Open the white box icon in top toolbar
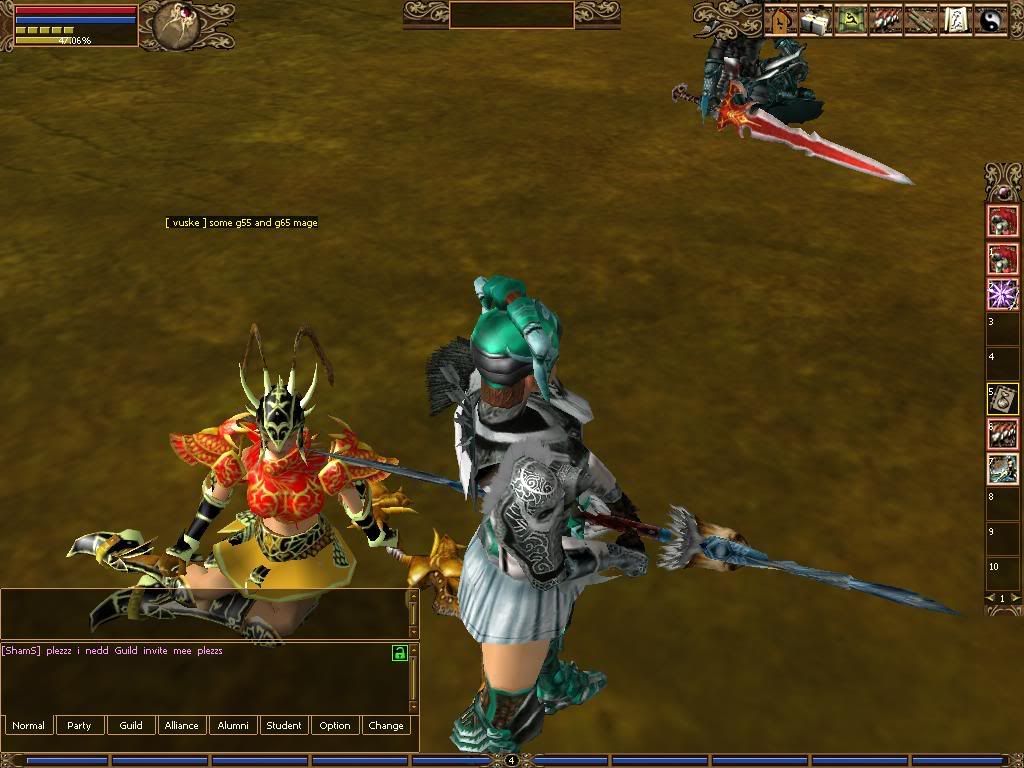This screenshot has width=1024, height=768. coord(815,20)
